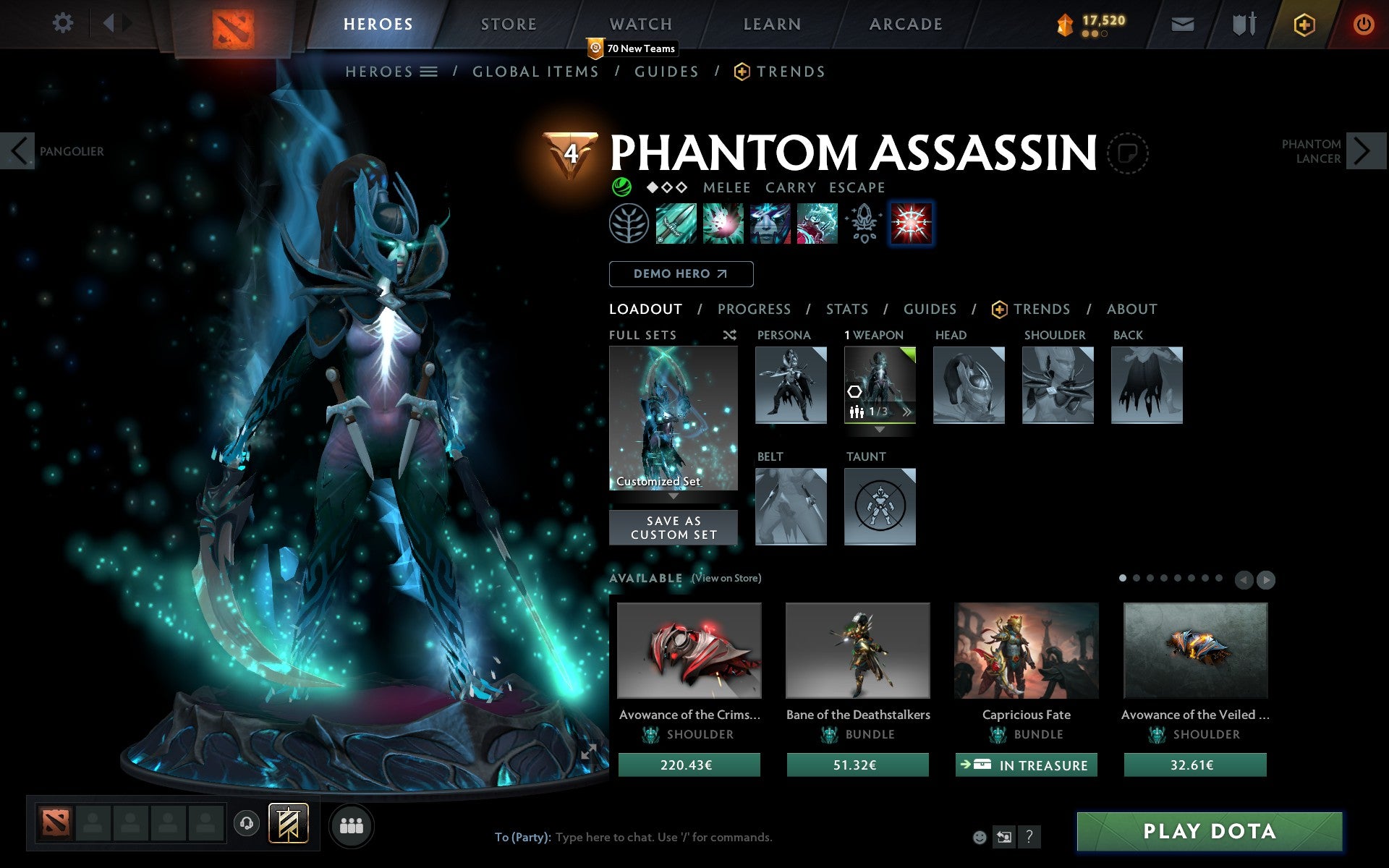Image resolution: width=1389 pixels, height=868 pixels.
Task: Expand the weapon variants chevron on the Weapon card
Action: click(x=906, y=411)
